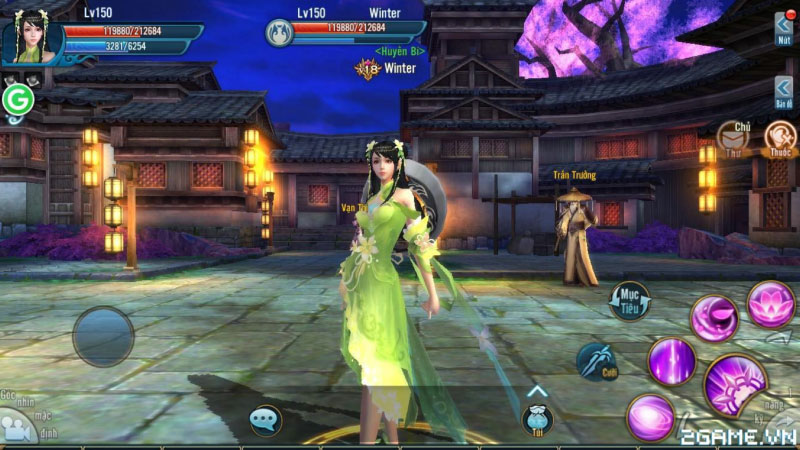Expand the Nút button panel

784,28
